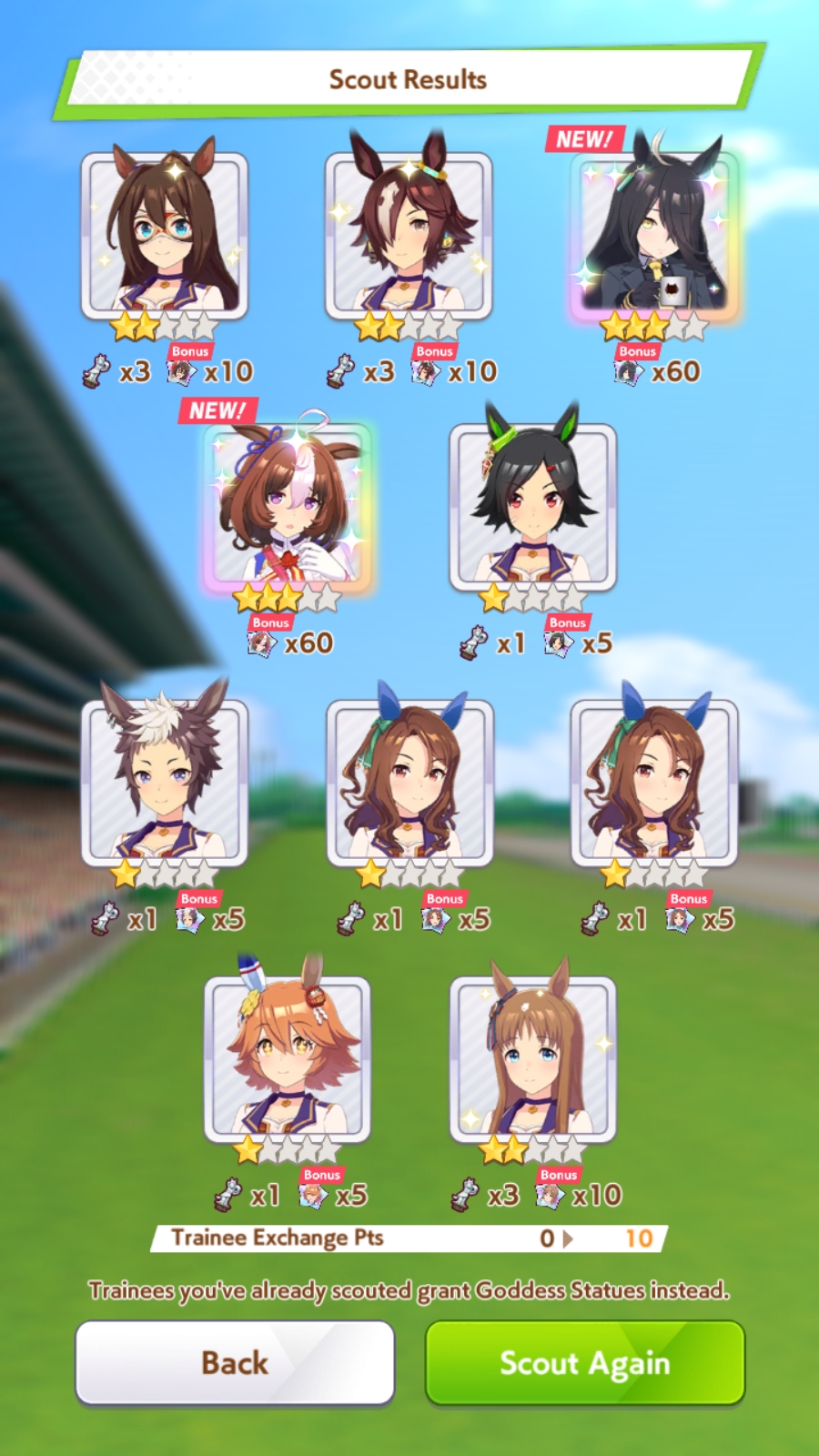The width and height of the screenshot is (819, 1456).
Task: Pick the short black-haired trainee with green ears
Action: pos(532,506)
